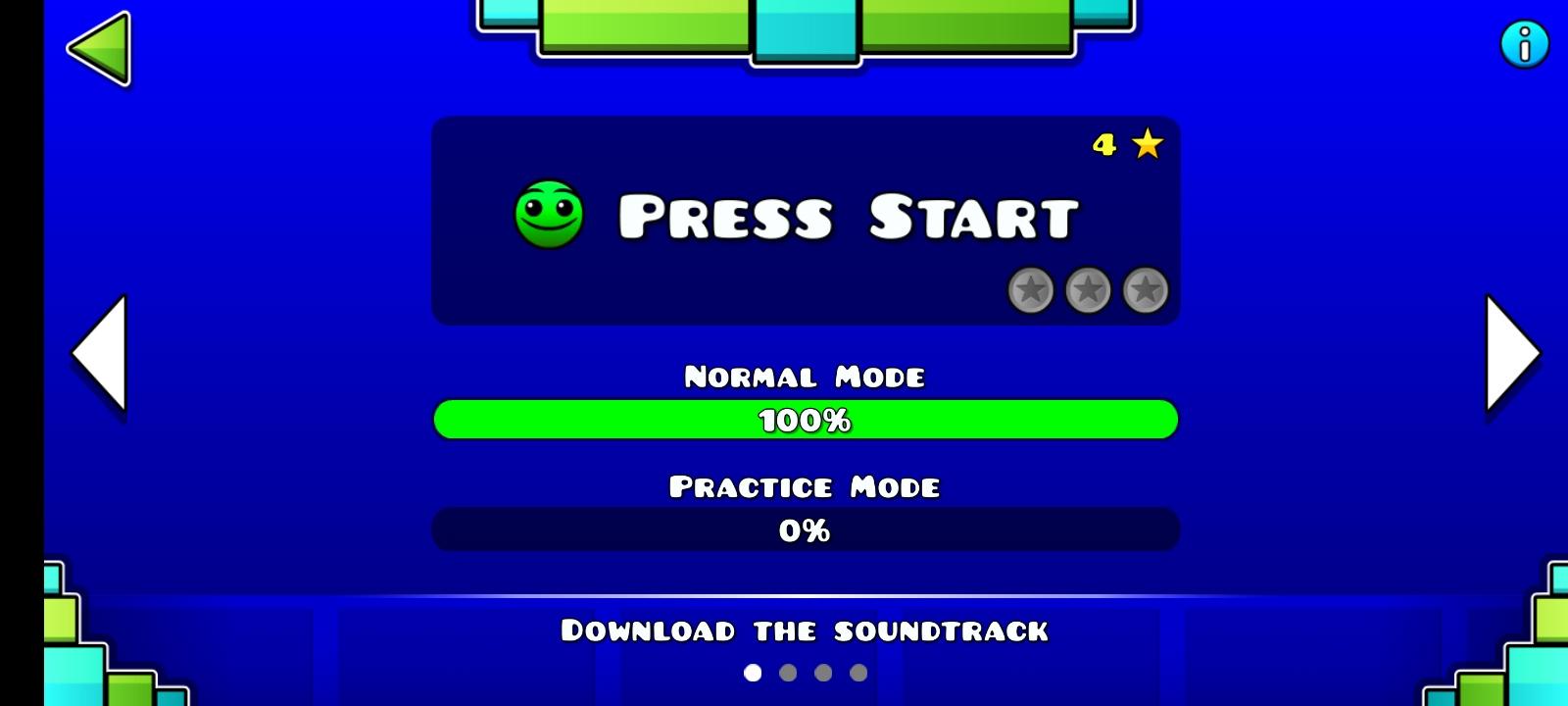Navigate to the previous level with the left arrow
This screenshot has height=706, width=1568.
[x=98, y=353]
